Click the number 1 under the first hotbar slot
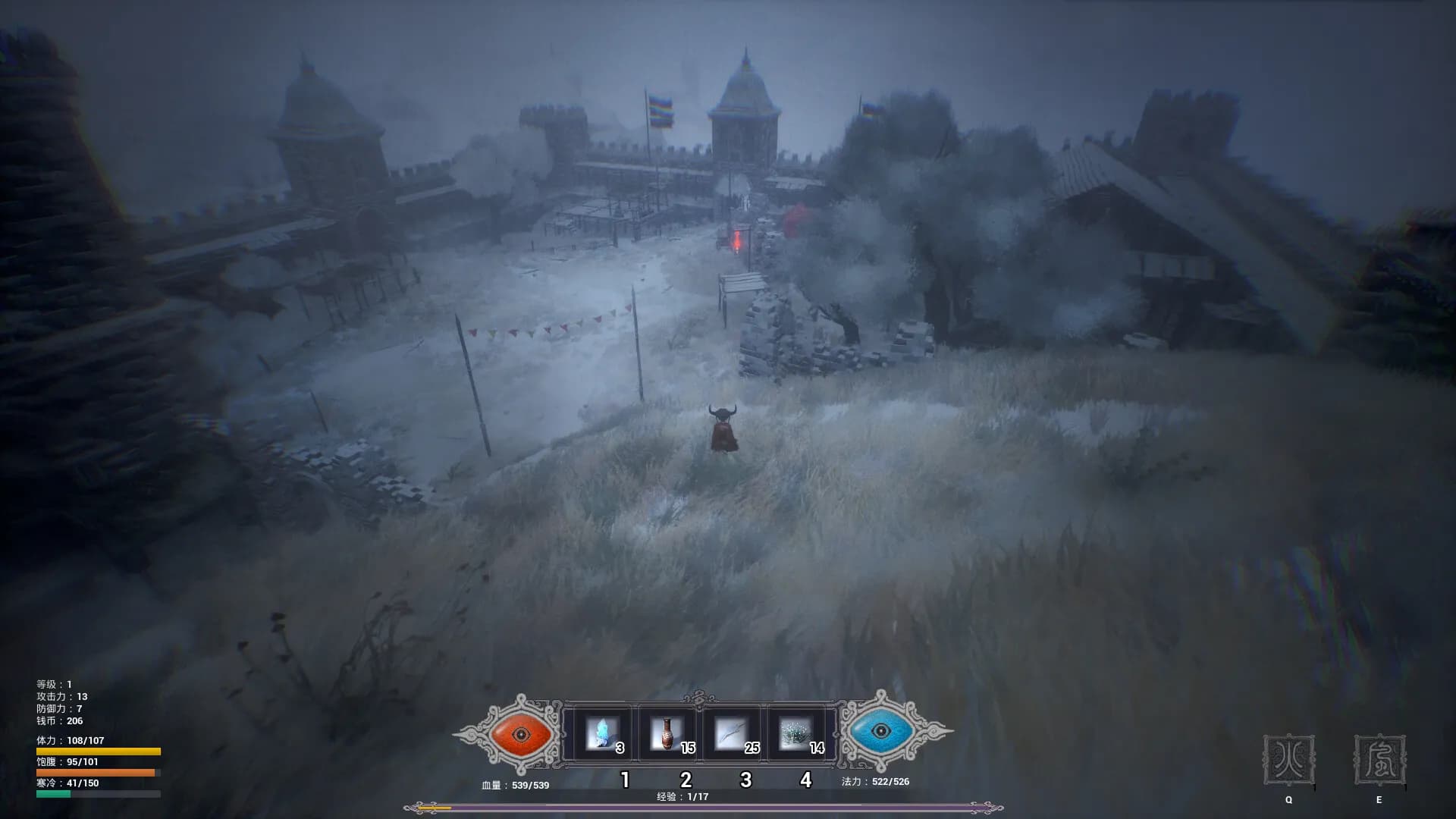The image size is (1456, 819). tap(625, 778)
